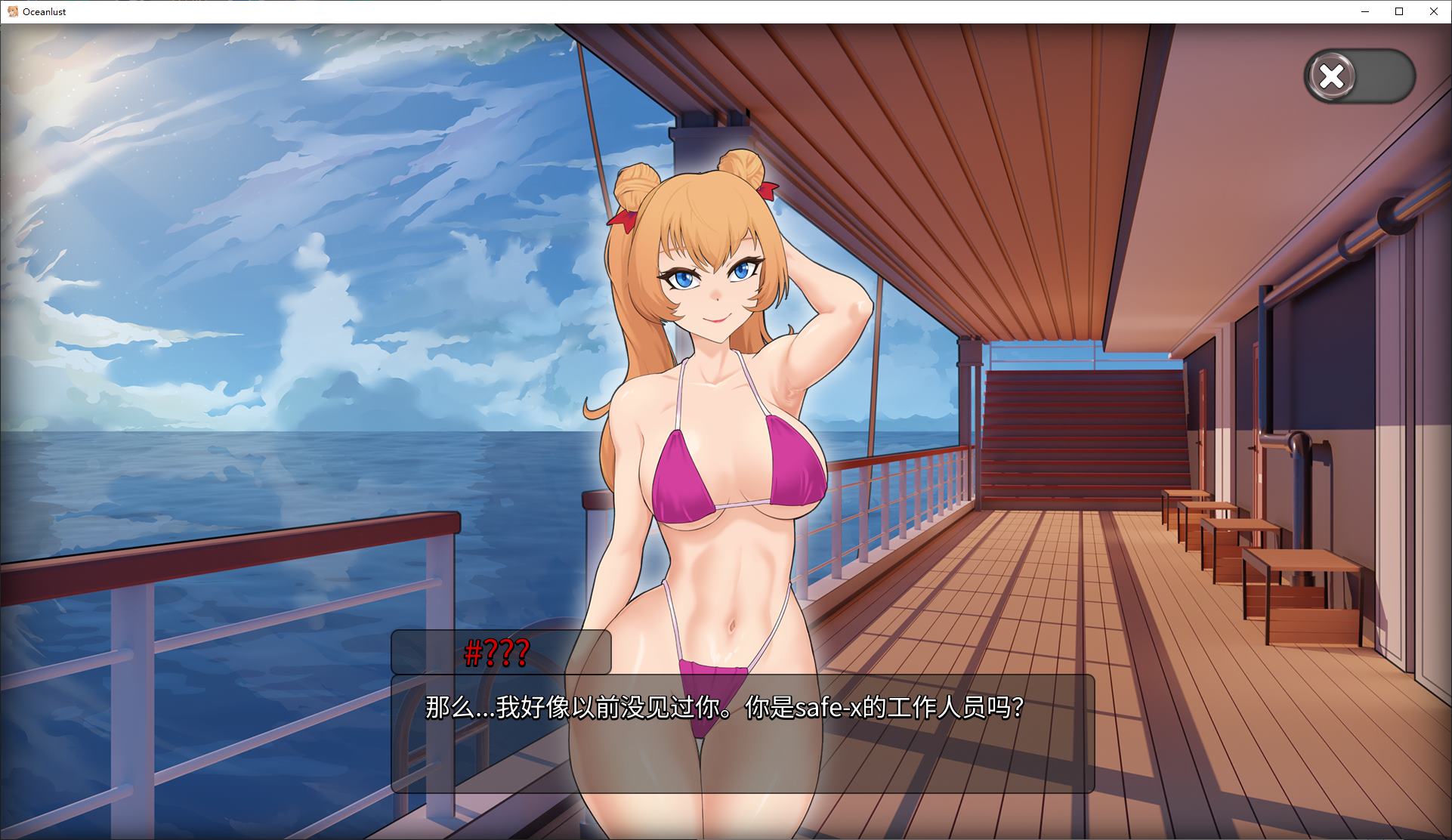Viewport: 1452px width, 840px height.
Task: Advance the dialogue text box
Action: pos(742,733)
